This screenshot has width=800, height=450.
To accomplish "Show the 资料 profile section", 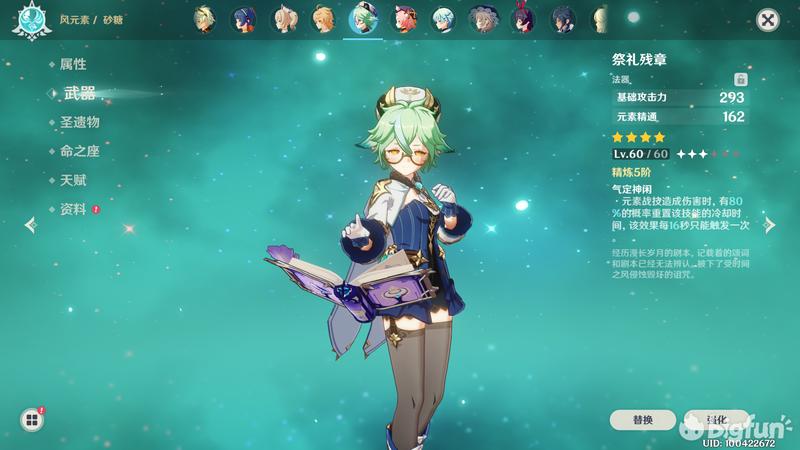I will point(73,209).
